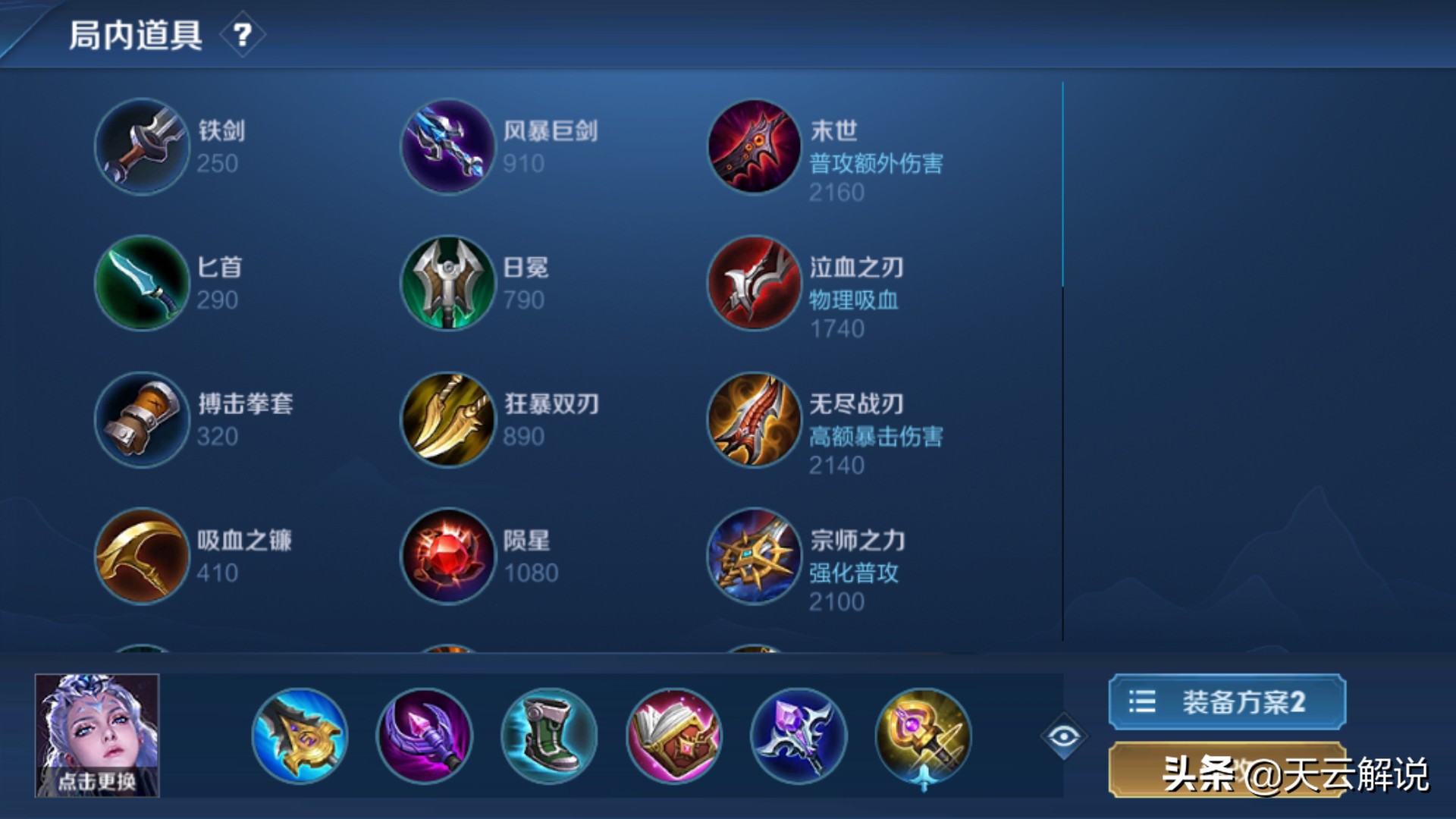Select the 无尽战刃 item icon
1456x819 pixels.
coord(753,421)
